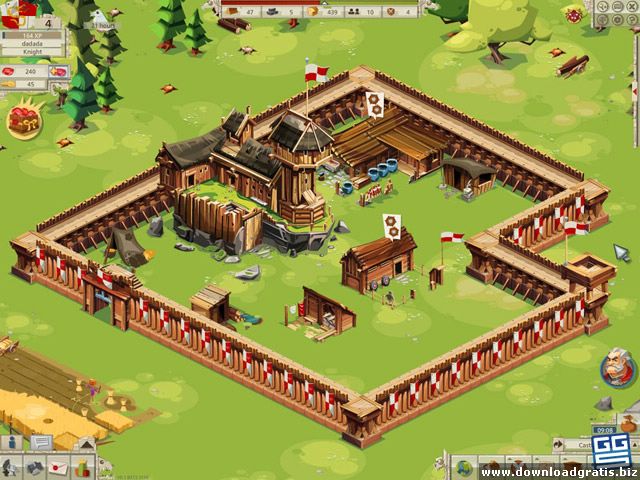Screen dimensions: 640x480
Task: Open the GG Goodgame logo button
Action: click(x=609, y=446)
